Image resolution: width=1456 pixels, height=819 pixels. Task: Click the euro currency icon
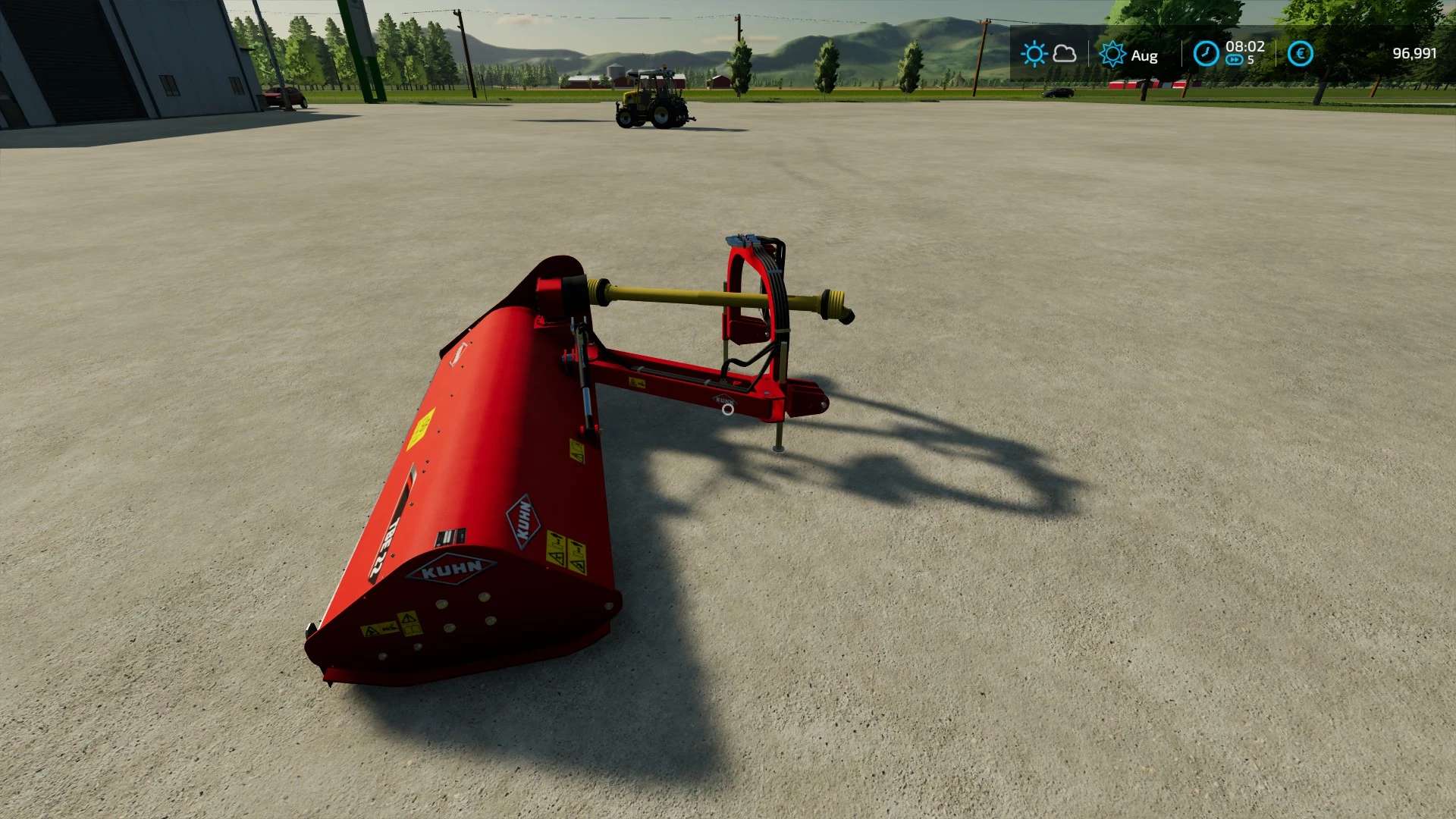point(1300,54)
